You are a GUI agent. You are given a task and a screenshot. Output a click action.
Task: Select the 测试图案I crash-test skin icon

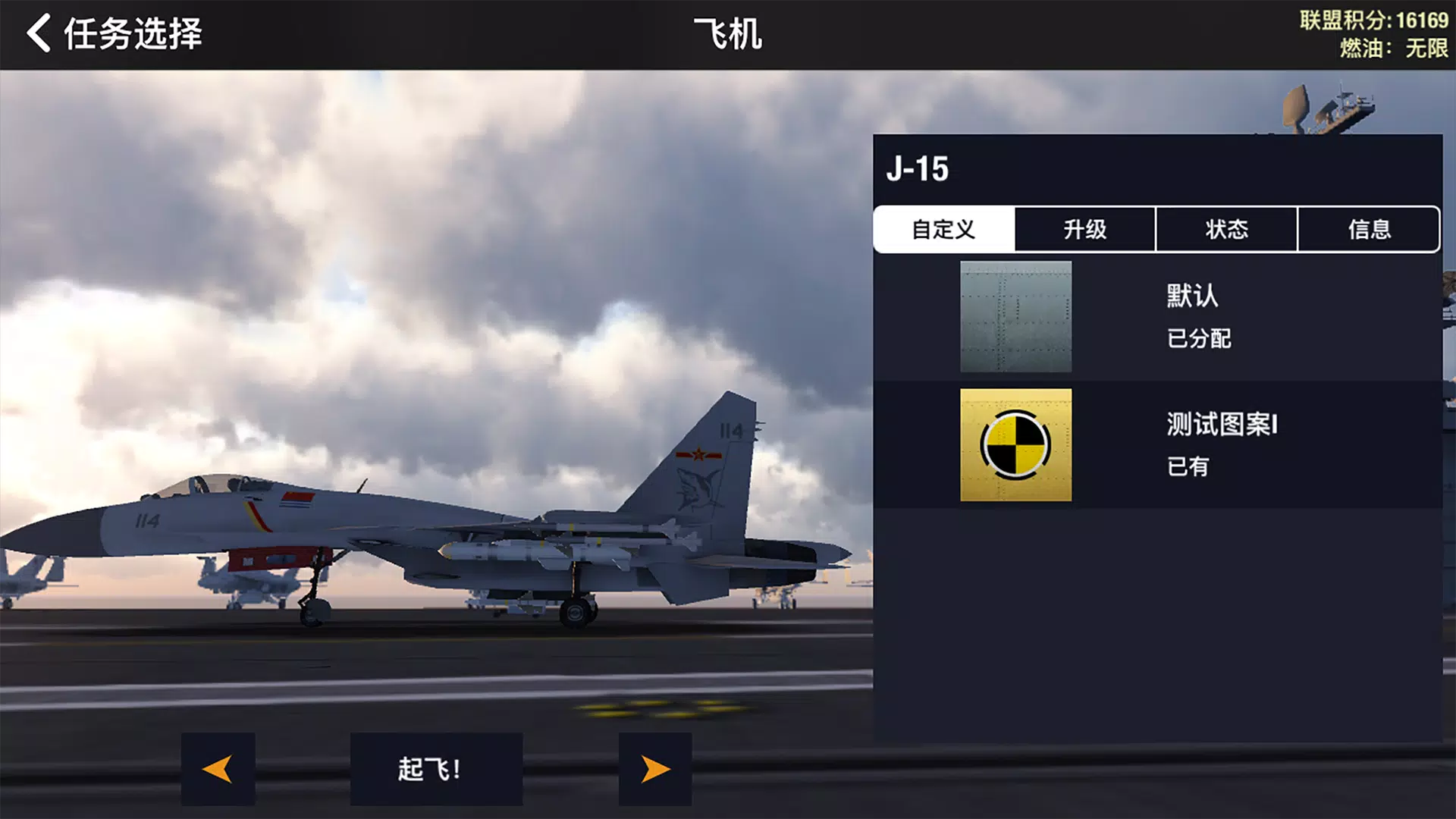pyautogui.click(x=1016, y=445)
